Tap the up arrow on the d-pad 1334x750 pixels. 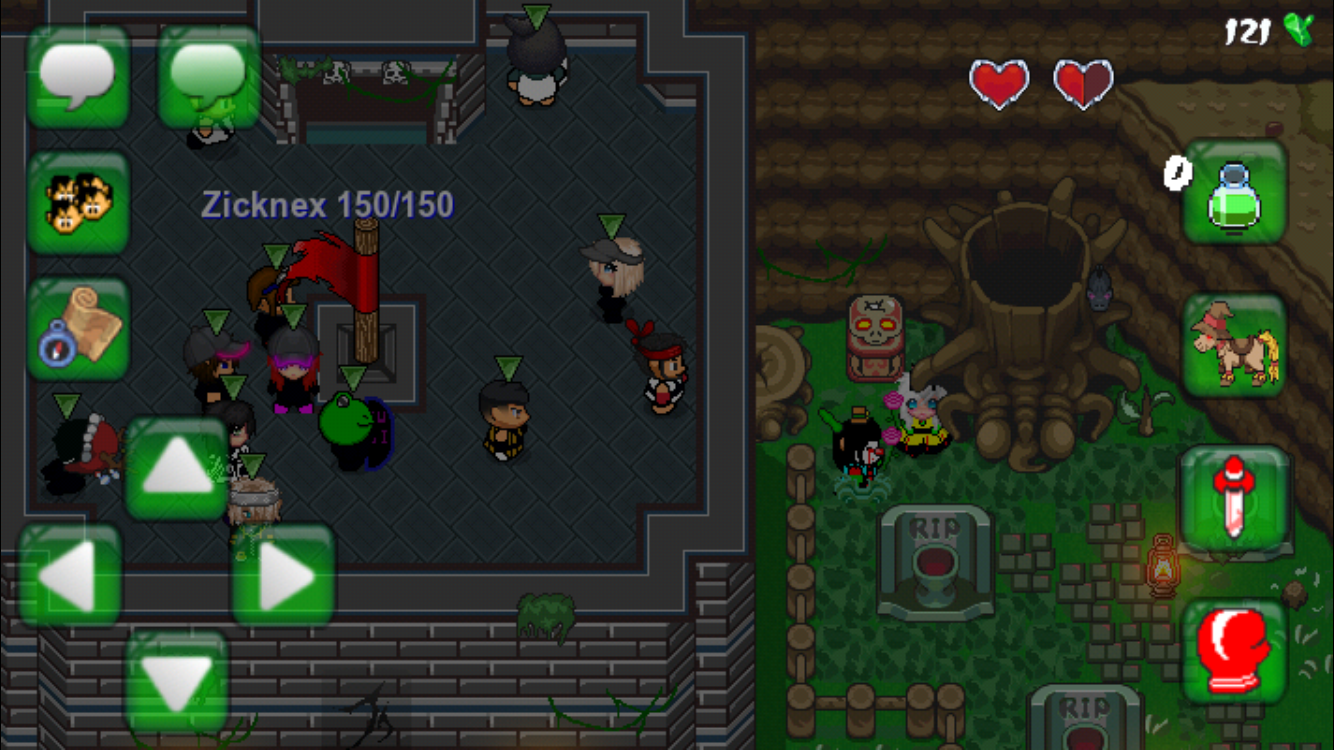(x=177, y=469)
